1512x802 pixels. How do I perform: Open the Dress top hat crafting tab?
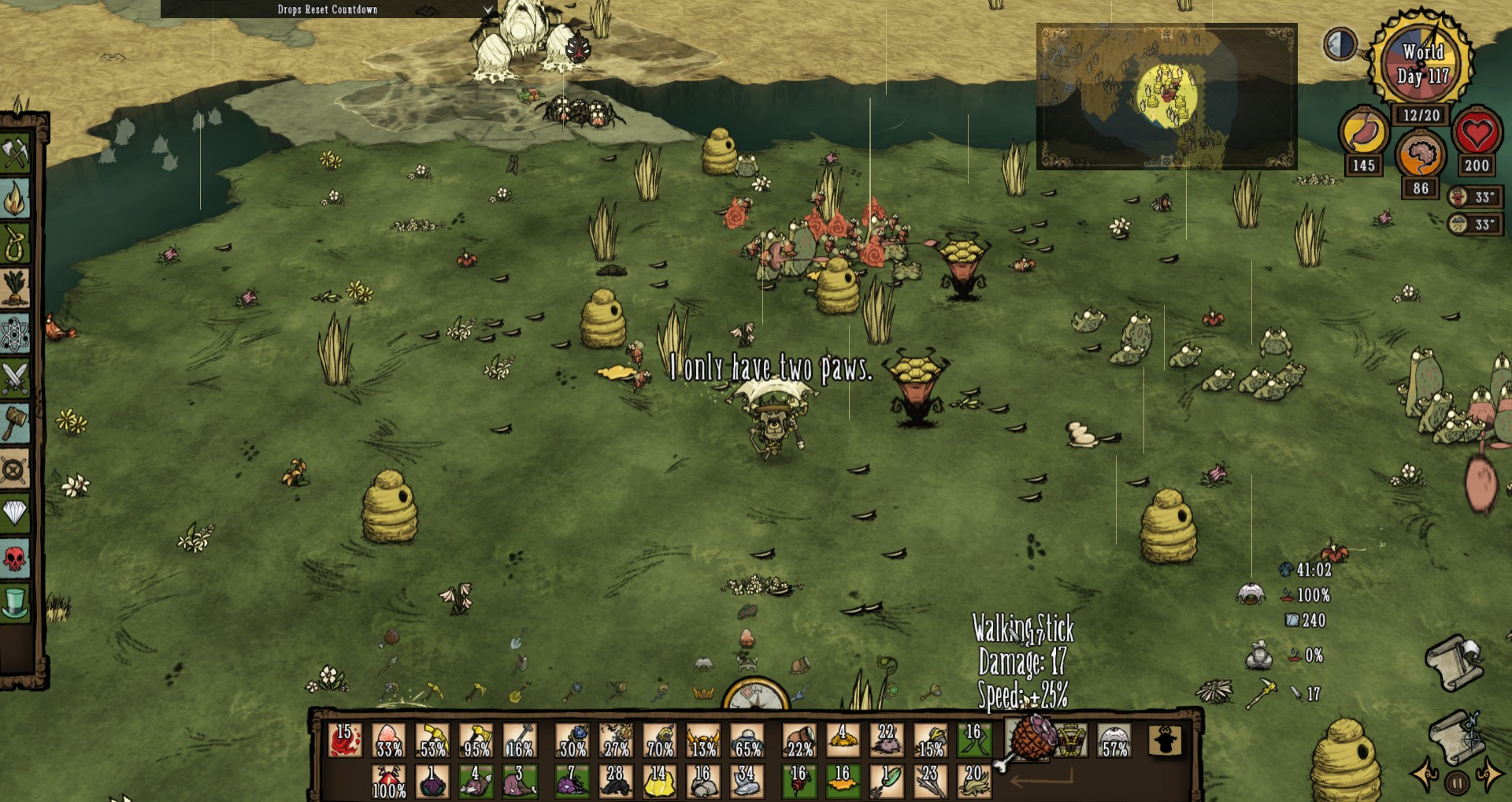point(15,603)
